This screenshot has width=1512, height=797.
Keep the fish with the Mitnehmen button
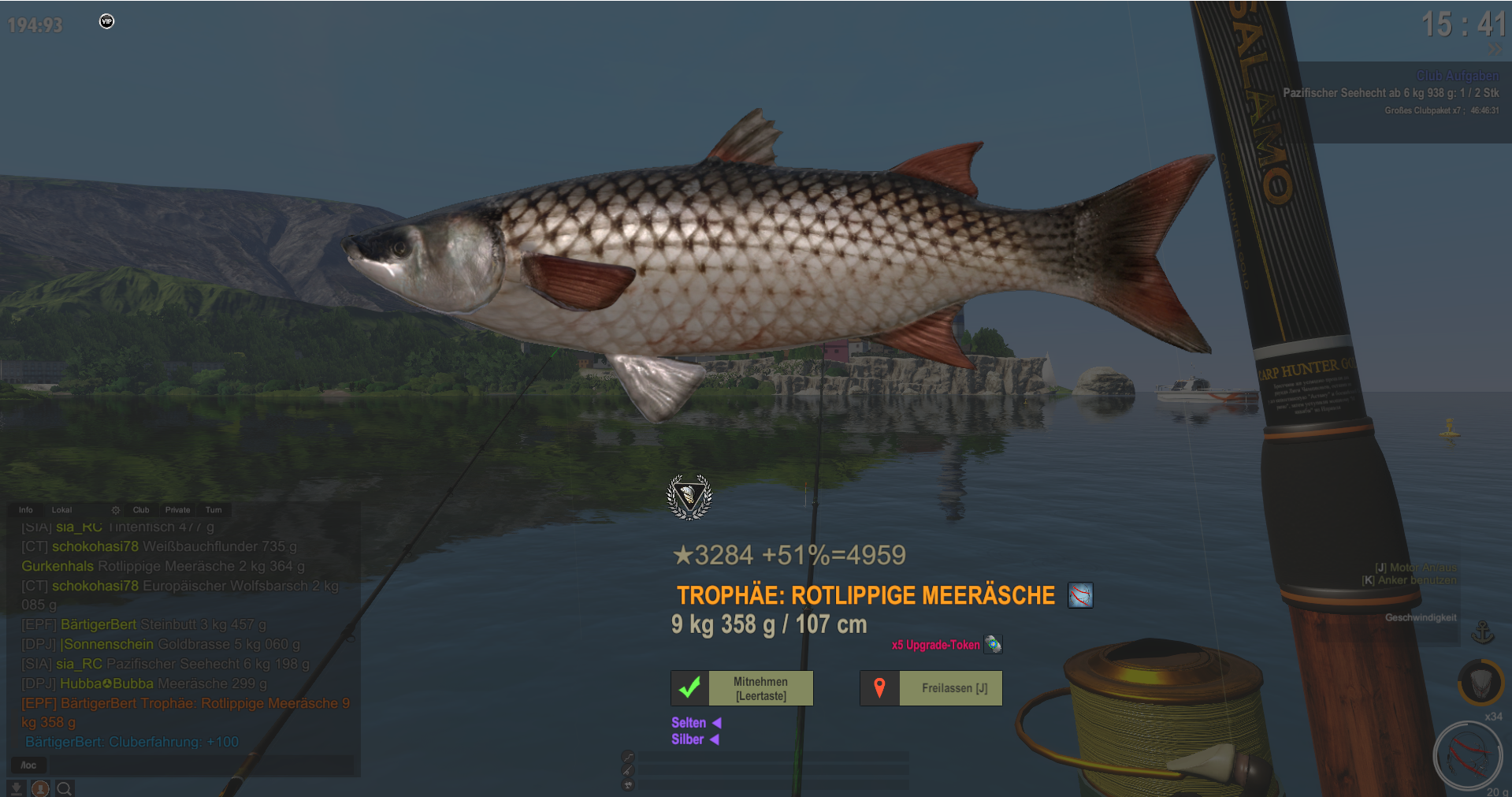[x=741, y=688]
